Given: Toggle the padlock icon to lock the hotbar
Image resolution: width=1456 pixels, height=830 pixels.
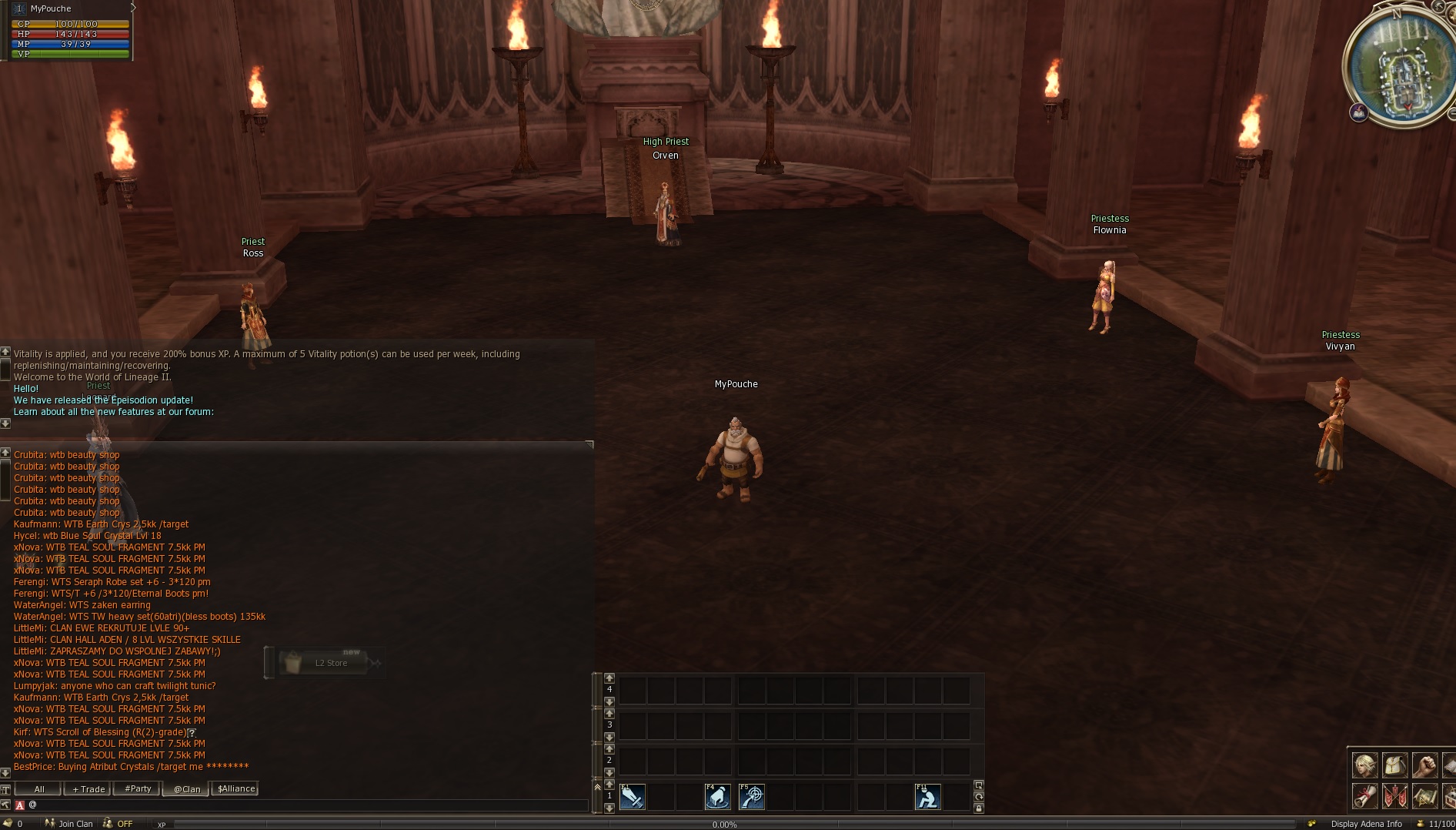Looking at the screenshot, I should click(979, 808).
